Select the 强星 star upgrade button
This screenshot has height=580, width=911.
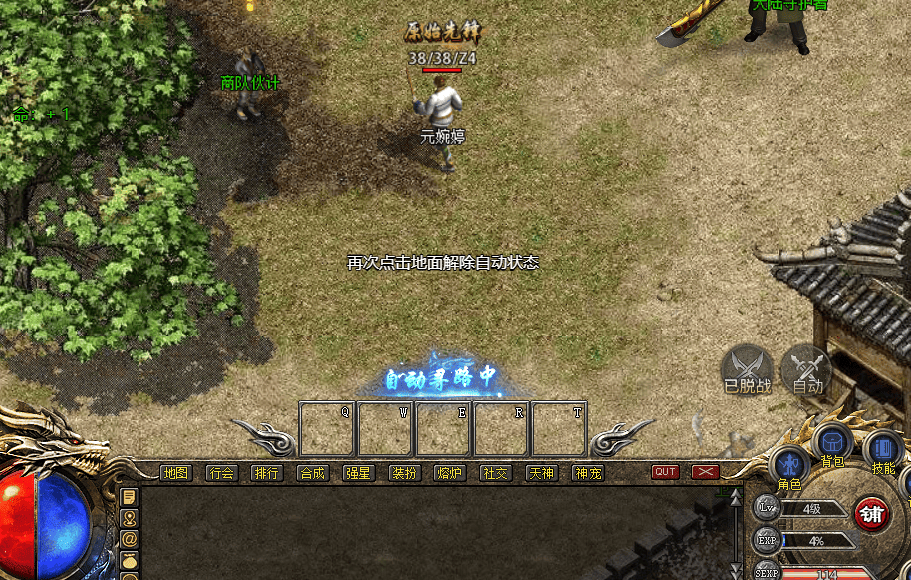coord(358,473)
